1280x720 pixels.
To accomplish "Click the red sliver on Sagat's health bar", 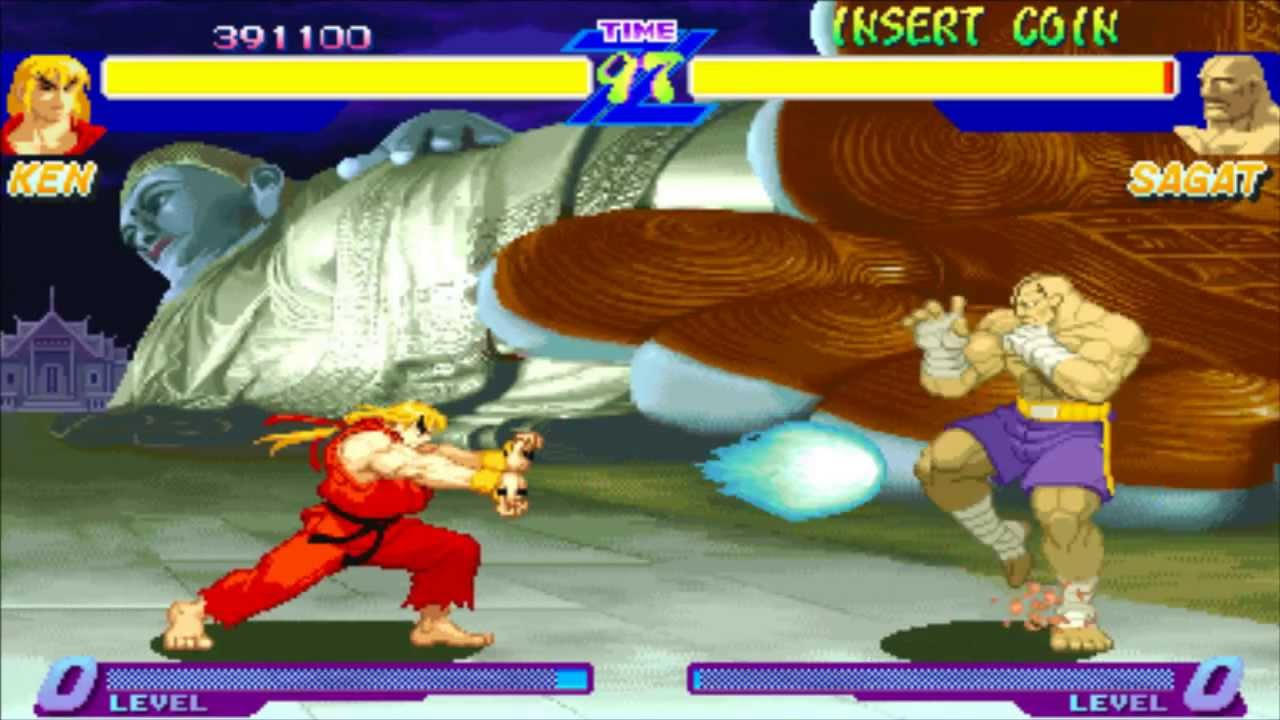I will (x=1167, y=78).
